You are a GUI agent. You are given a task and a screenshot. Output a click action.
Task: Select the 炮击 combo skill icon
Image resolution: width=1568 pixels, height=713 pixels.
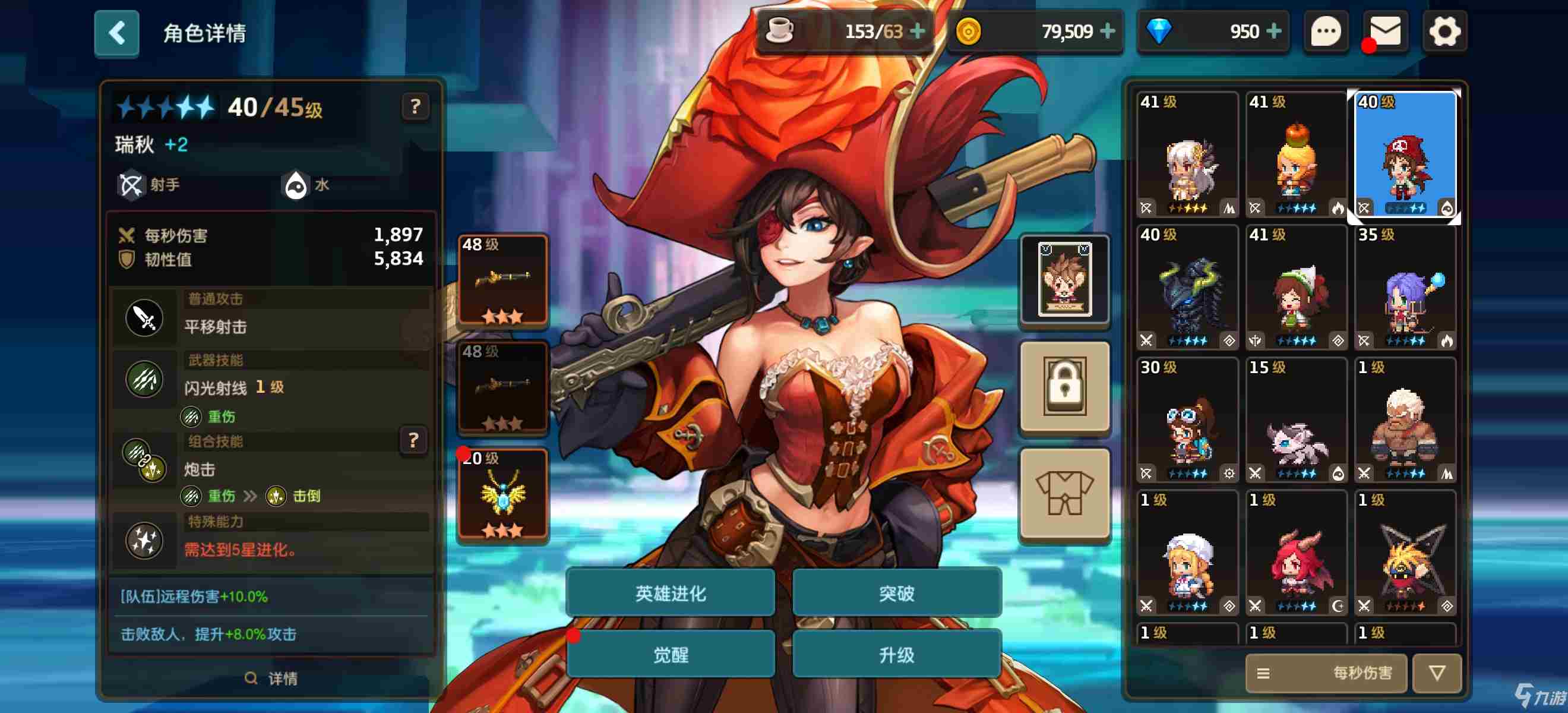(145, 460)
